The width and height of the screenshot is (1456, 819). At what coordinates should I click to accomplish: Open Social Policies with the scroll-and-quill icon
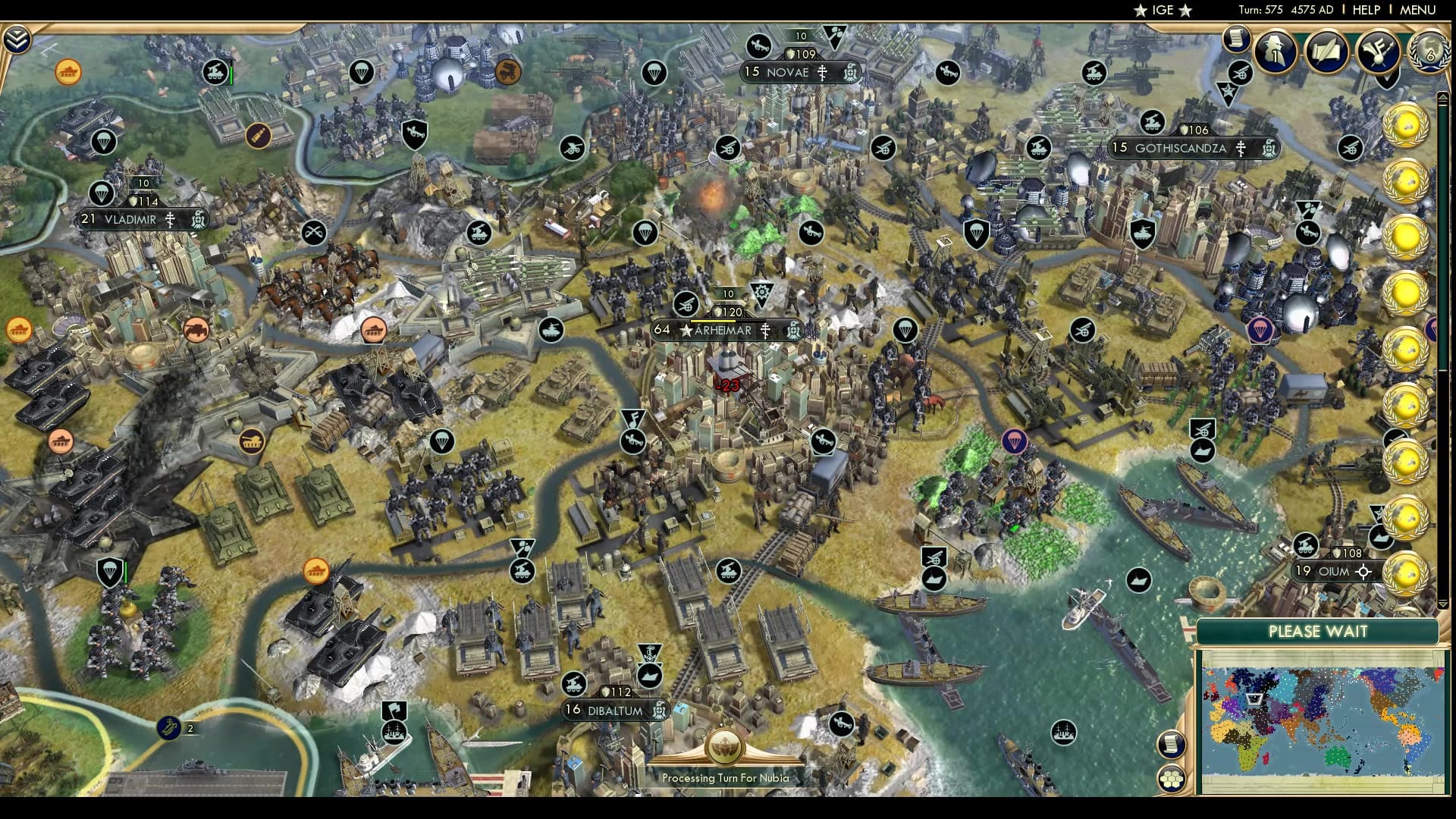pos(1328,52)
